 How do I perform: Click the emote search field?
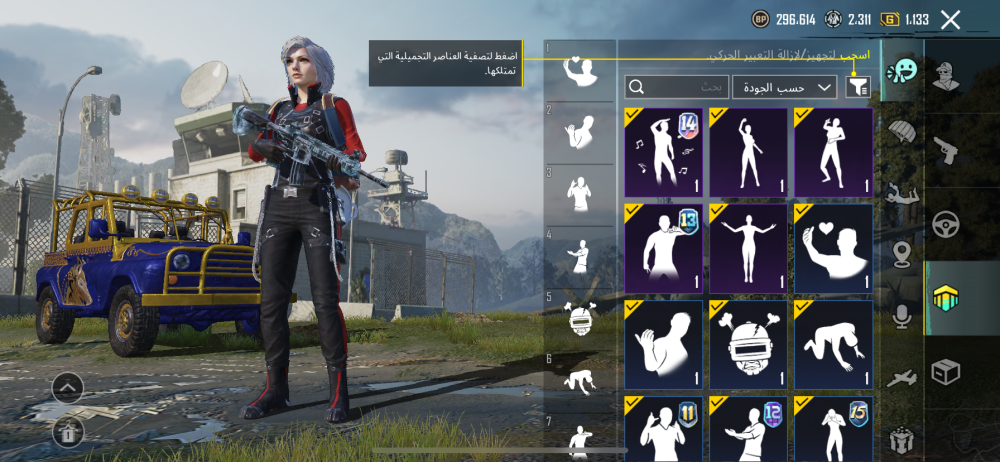tap(677, 87)
